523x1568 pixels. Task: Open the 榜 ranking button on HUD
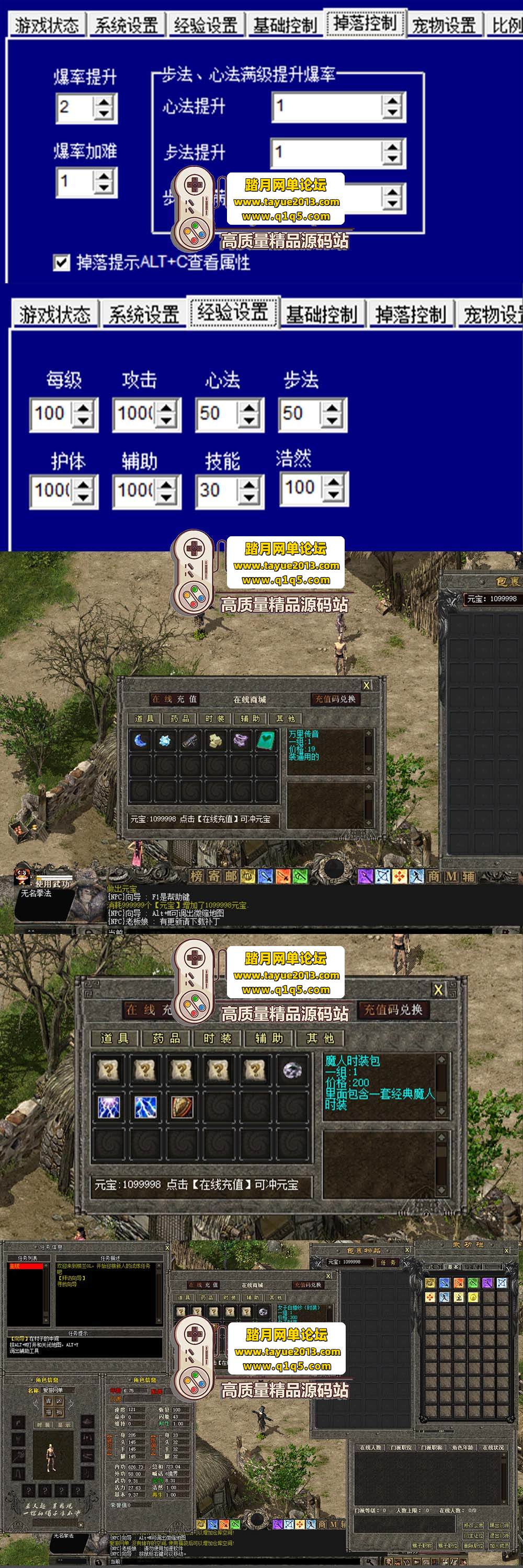pos(196,877)
